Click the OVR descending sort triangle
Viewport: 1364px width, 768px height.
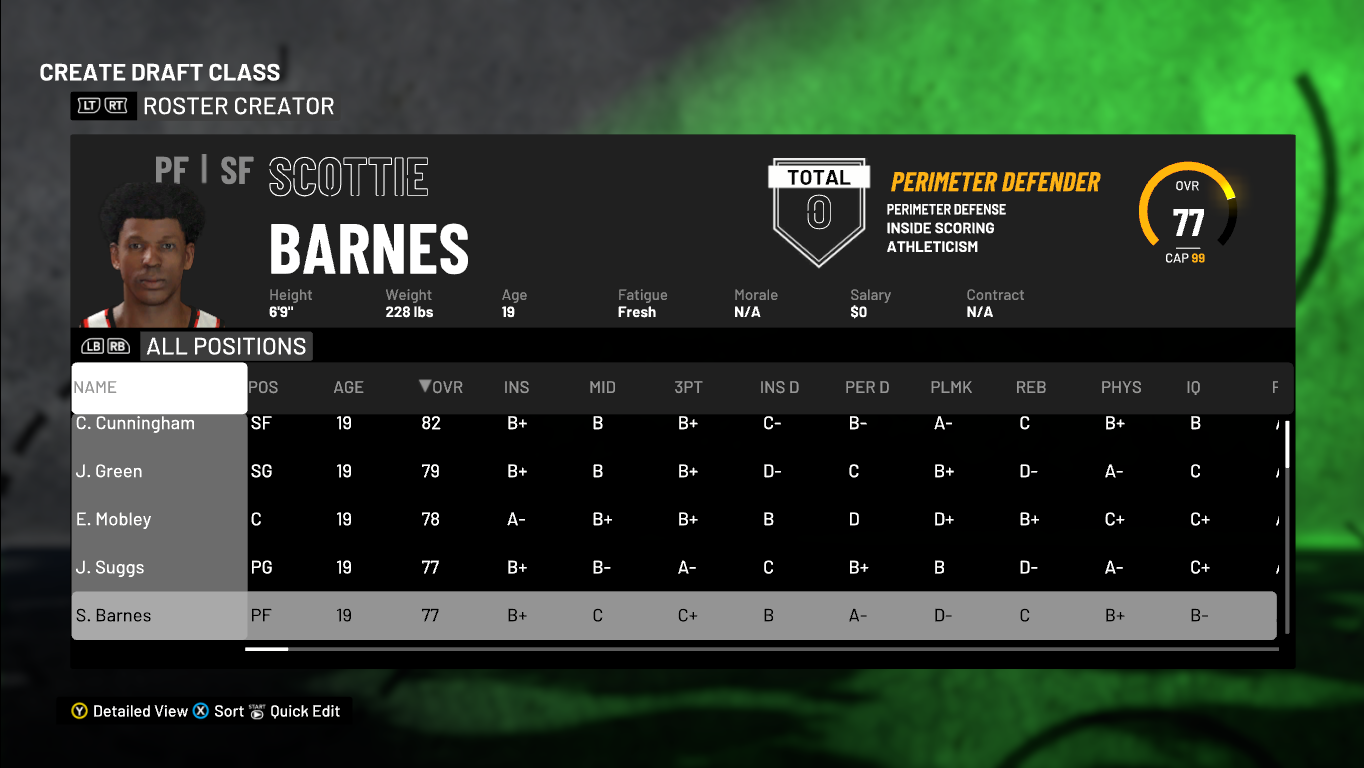425,388
